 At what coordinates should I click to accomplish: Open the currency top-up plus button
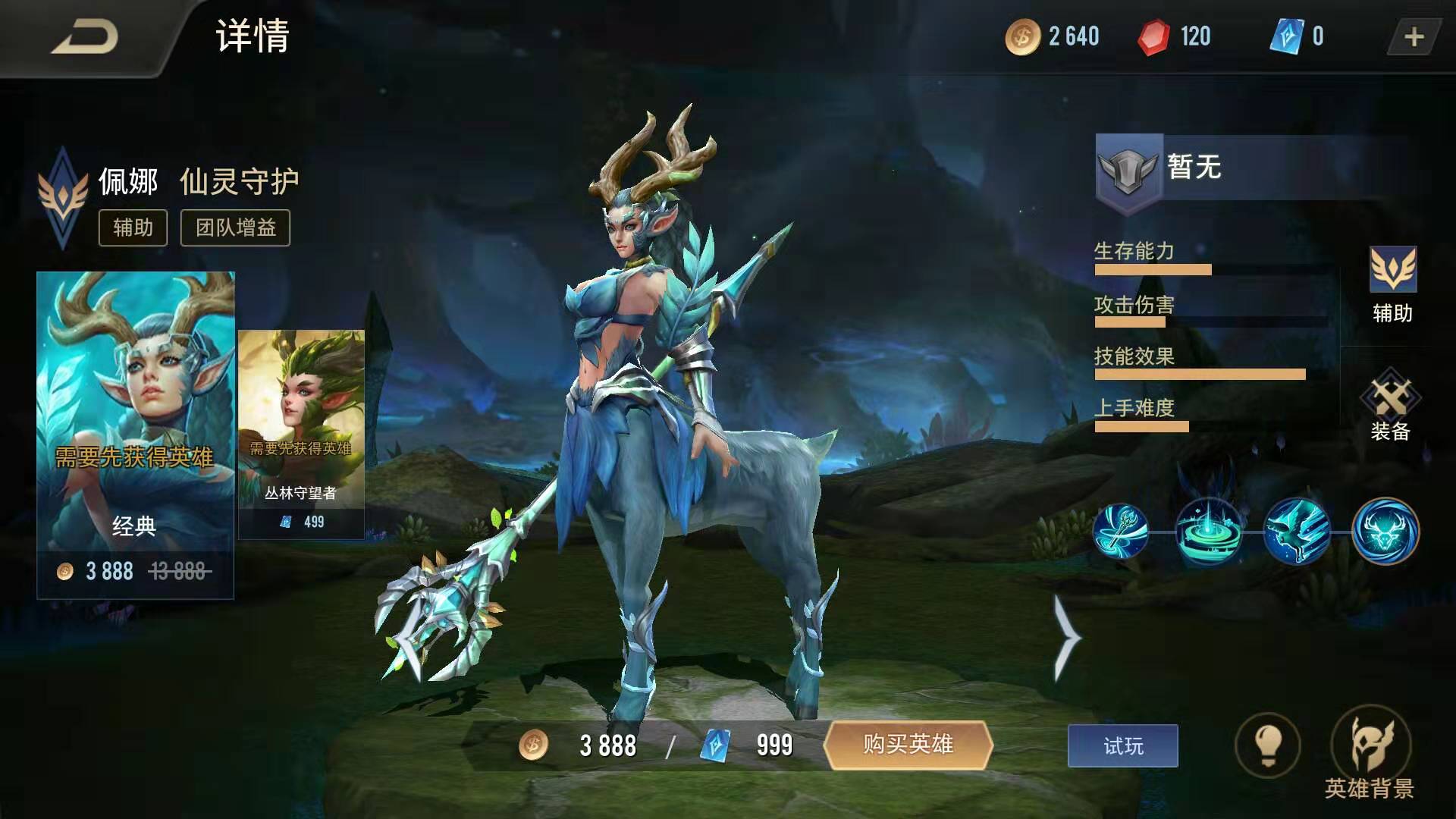click(1414, 37)
